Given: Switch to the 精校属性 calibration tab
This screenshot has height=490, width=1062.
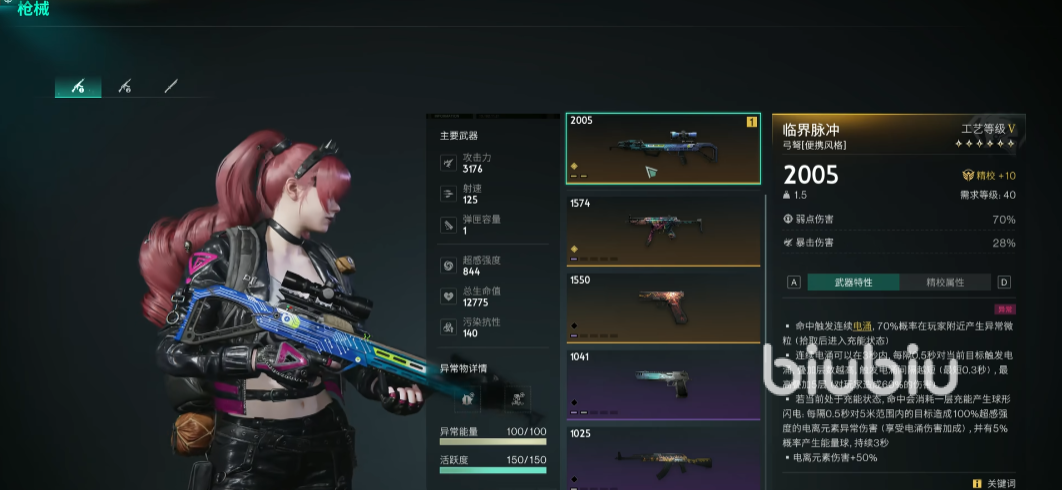Looking at the screenshot, I should point(945,282).
